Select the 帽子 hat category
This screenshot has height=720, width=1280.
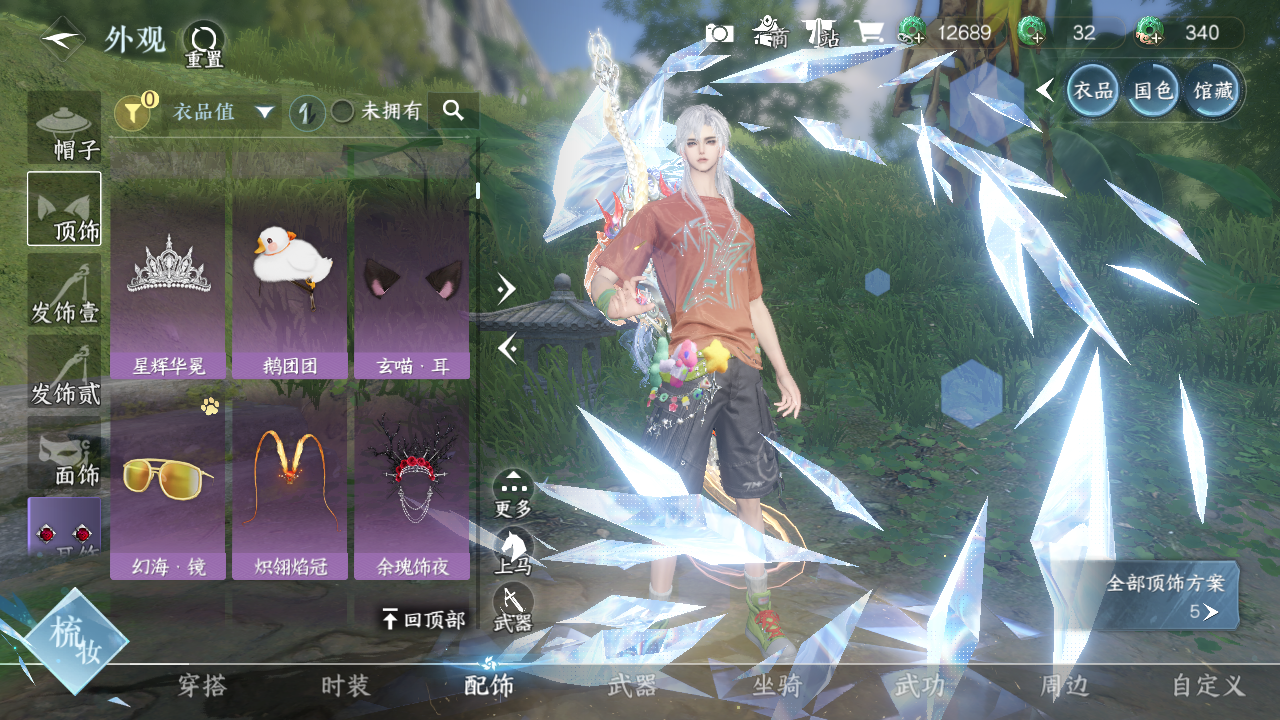point(65,128)
